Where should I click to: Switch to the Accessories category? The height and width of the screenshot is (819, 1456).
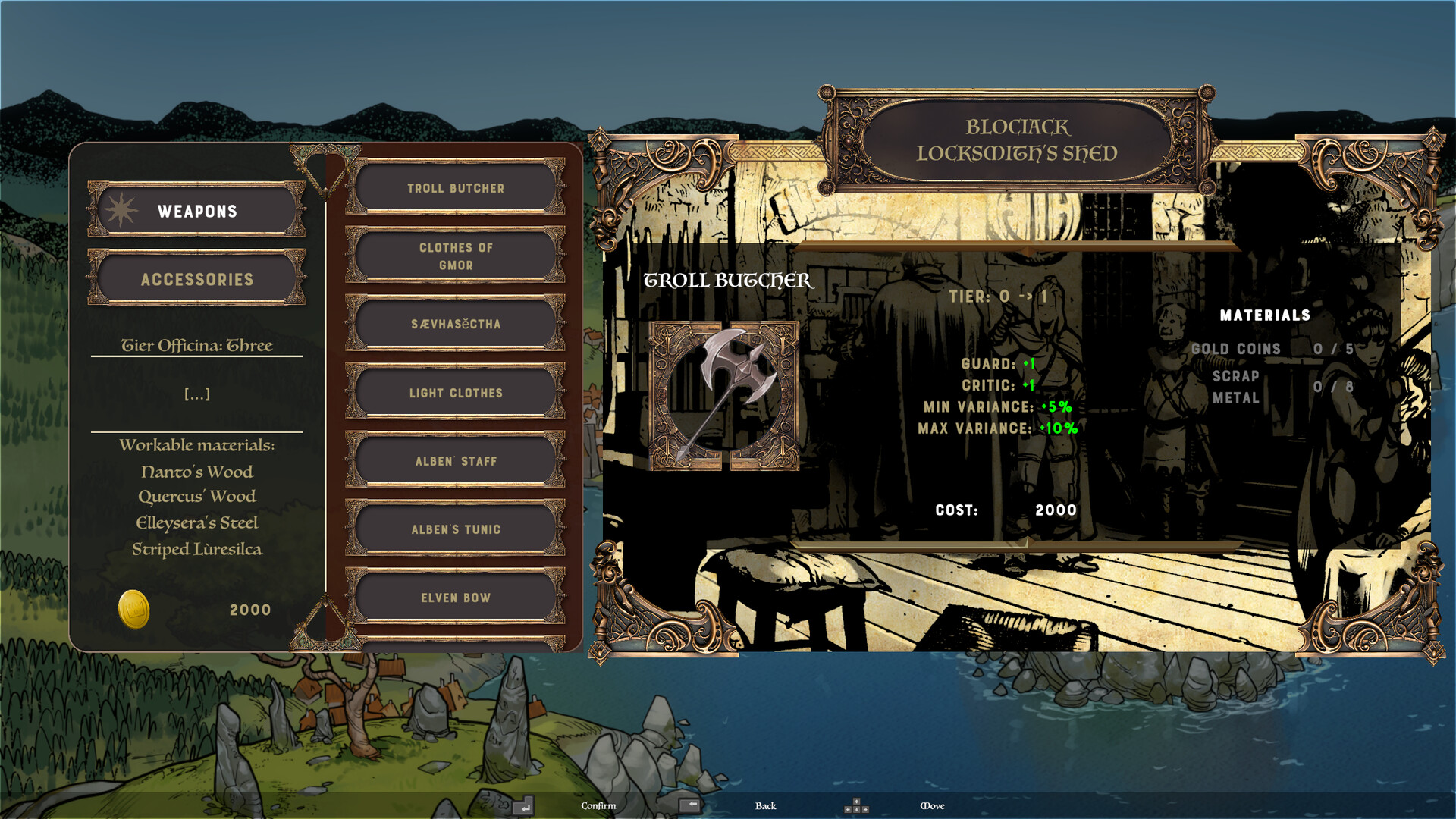(x=196, y=279)
